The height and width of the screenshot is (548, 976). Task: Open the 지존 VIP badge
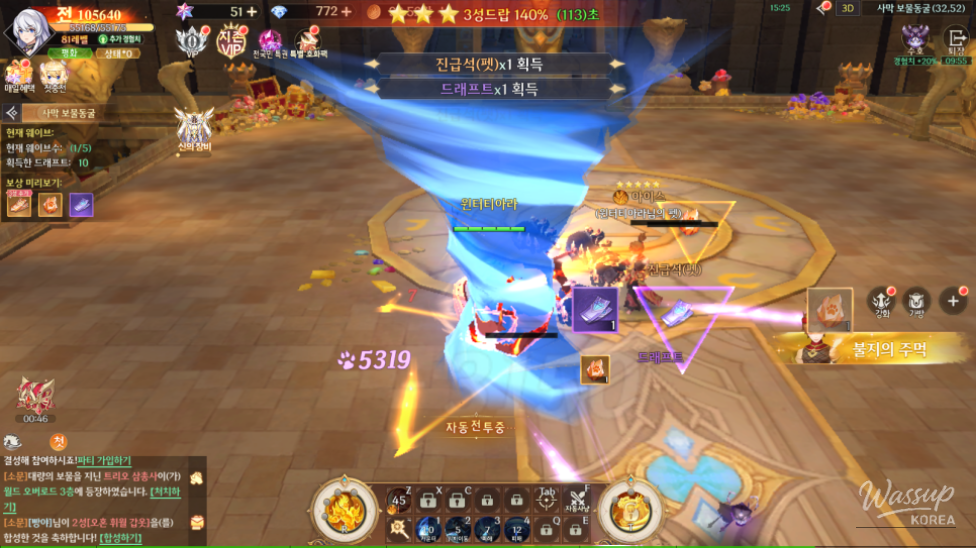[x=232, y=40]
